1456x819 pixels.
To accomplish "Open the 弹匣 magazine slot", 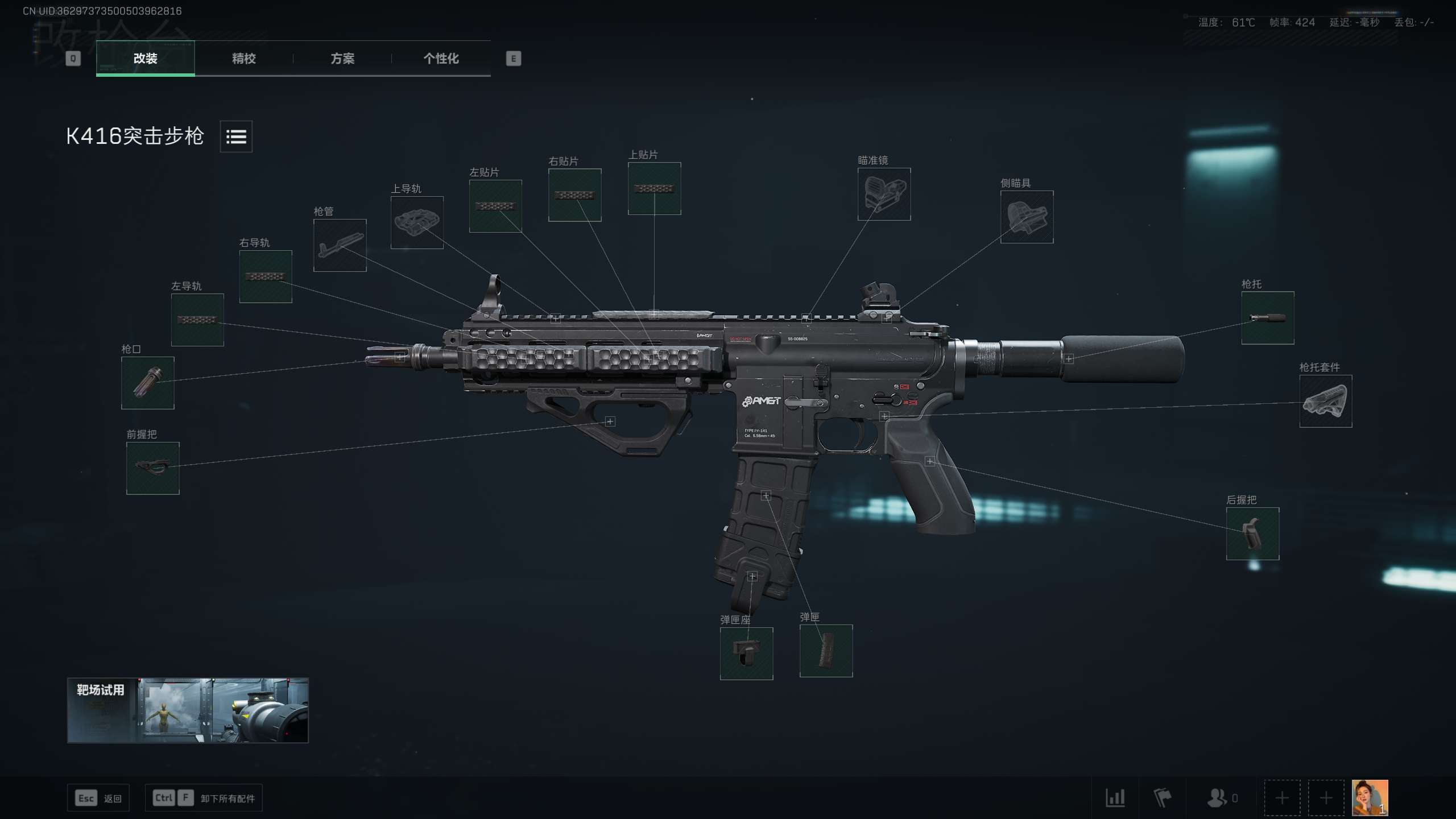I will point(826,651).
